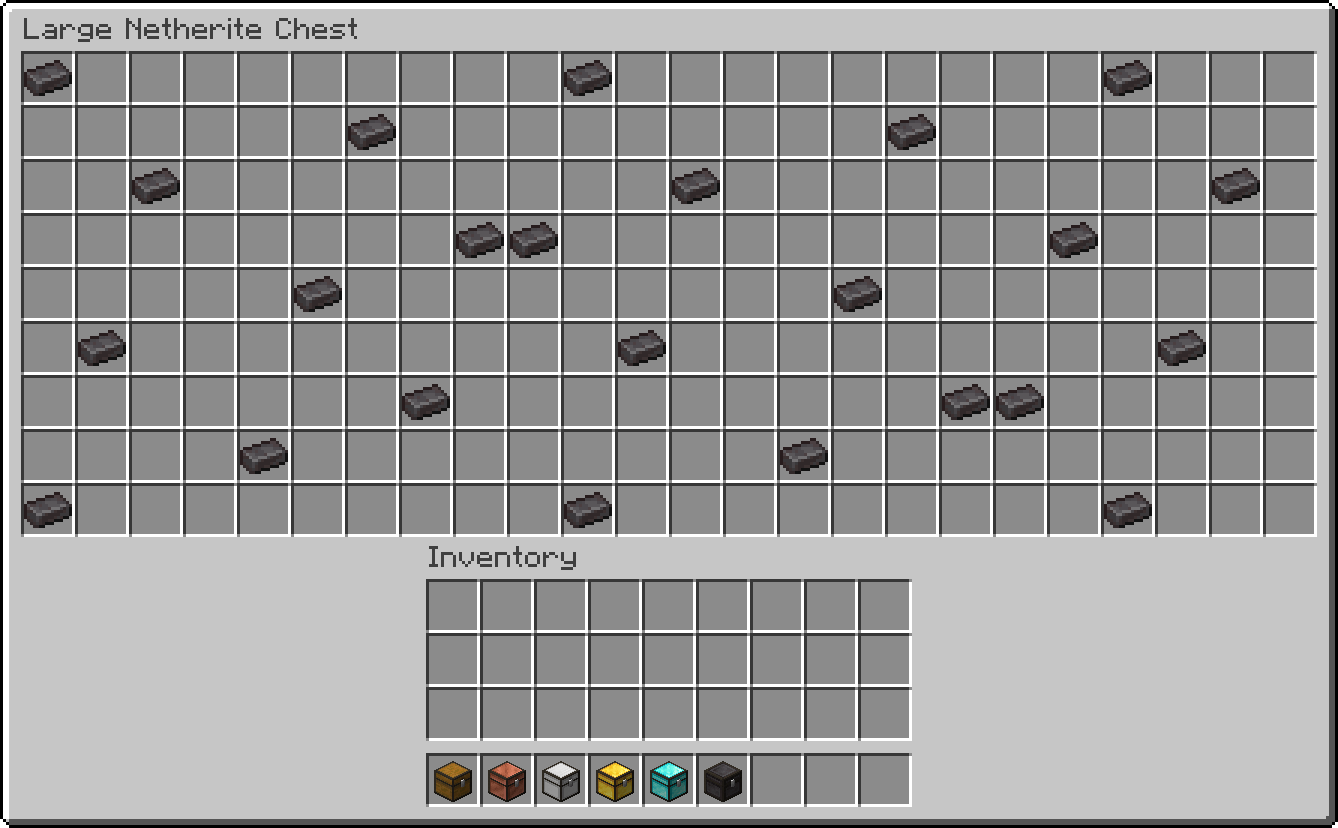1338x828 pixels.
Task: Pick up the lone ingot in the second row
Action: (x=370, y=130)
